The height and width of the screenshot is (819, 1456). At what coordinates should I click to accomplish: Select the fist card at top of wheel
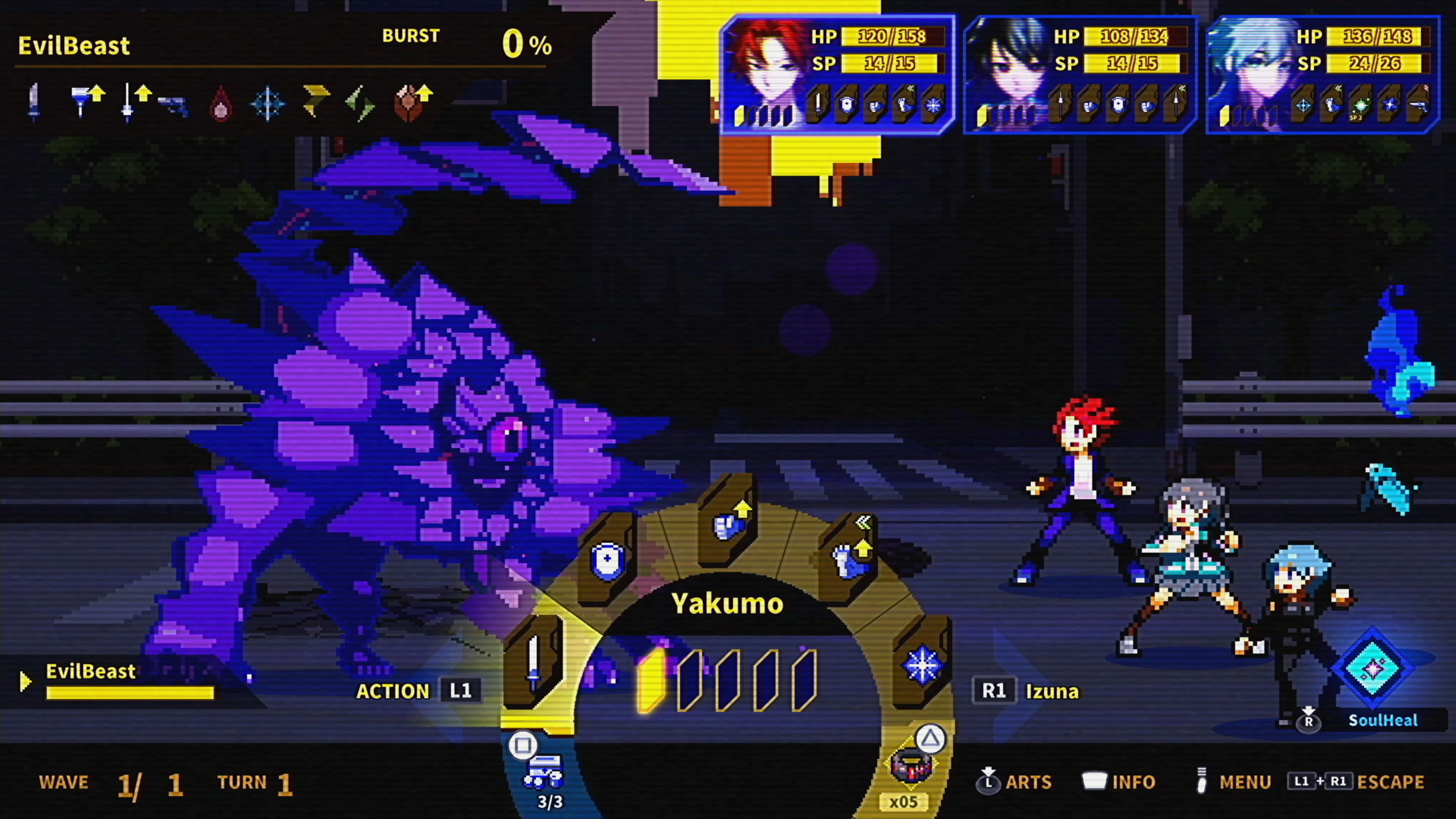pyautogui.click(x=728, y=523)
